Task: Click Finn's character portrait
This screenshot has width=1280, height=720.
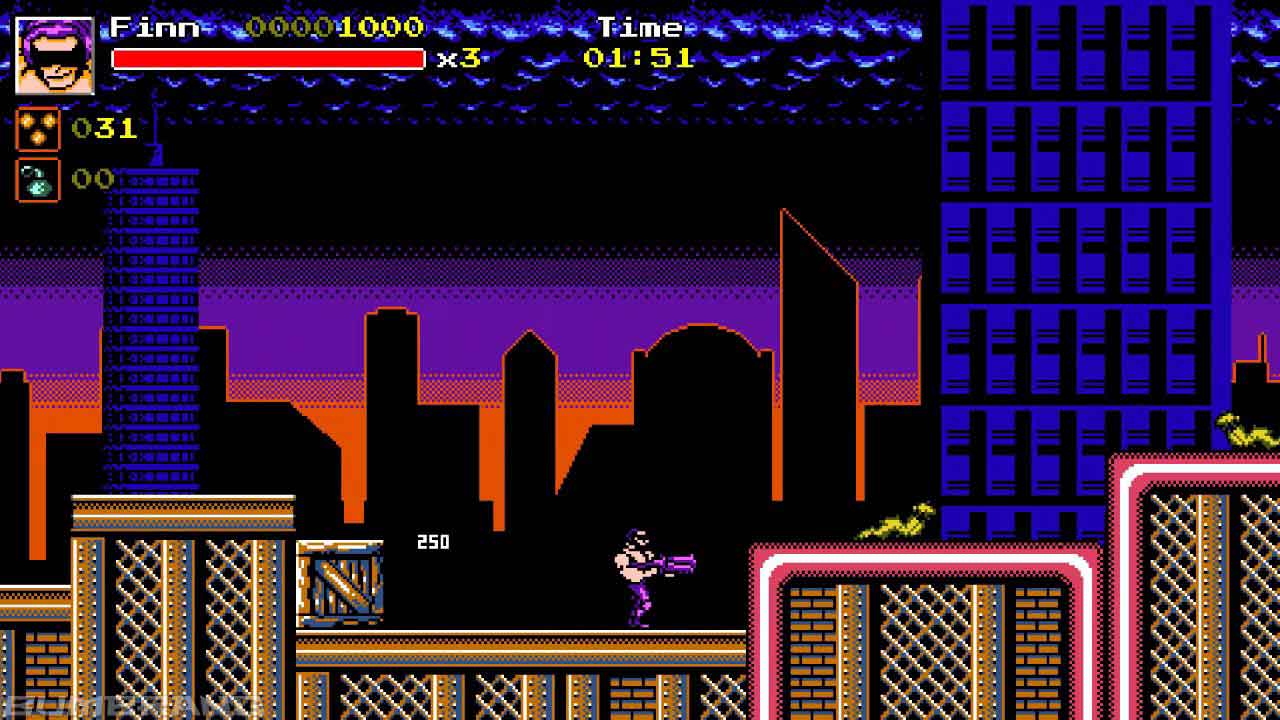Action: (x=55, y=56)
